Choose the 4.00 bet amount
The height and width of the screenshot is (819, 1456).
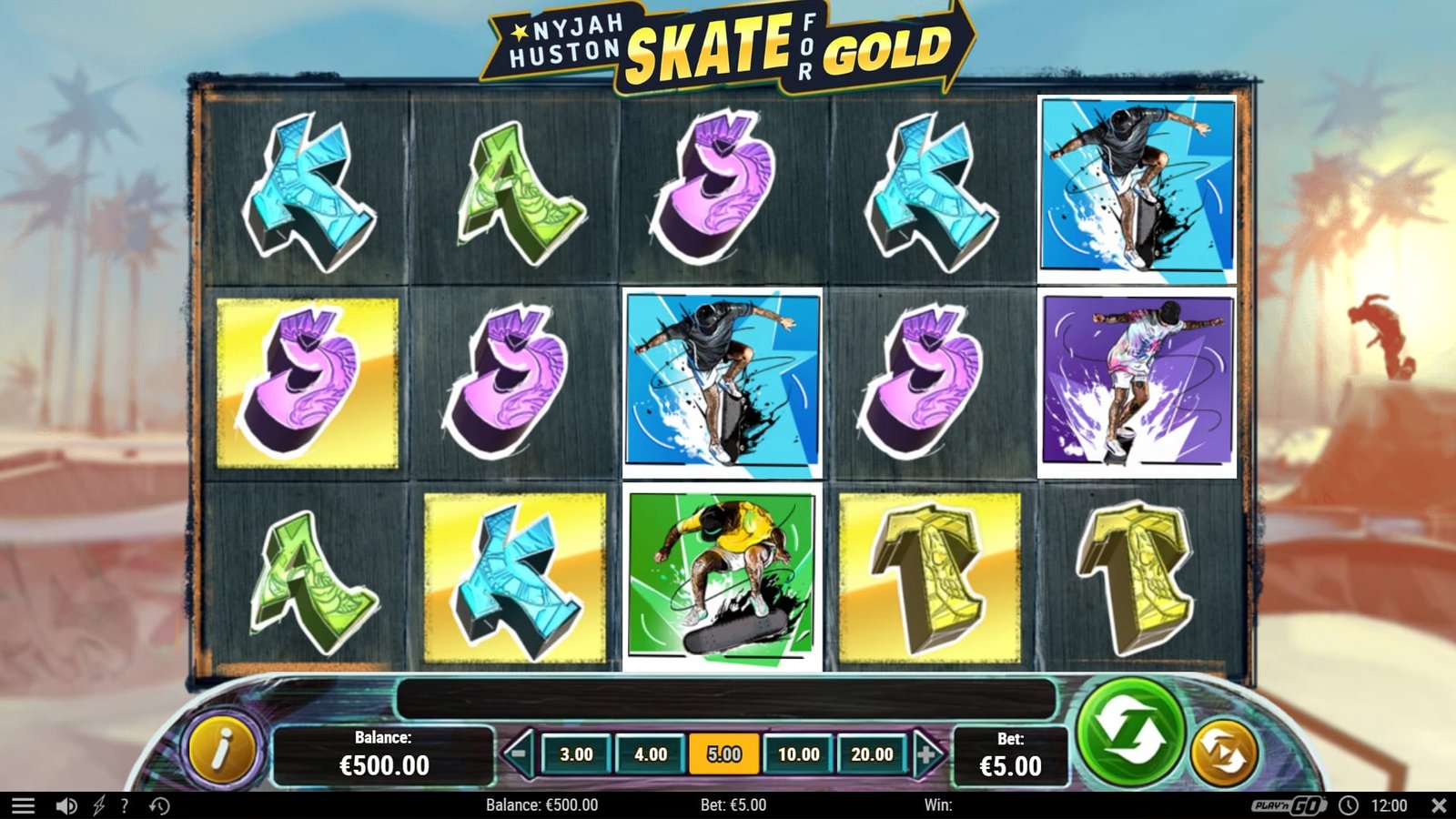(651, 754)
